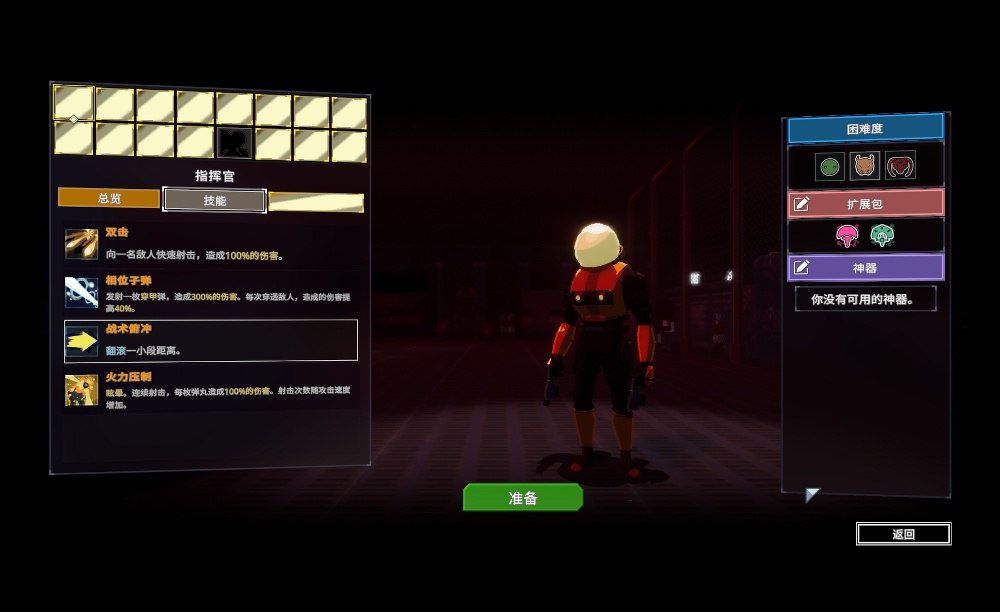Go back with the 返回 button
This screenshot has width=1000, height=612.
903,534
